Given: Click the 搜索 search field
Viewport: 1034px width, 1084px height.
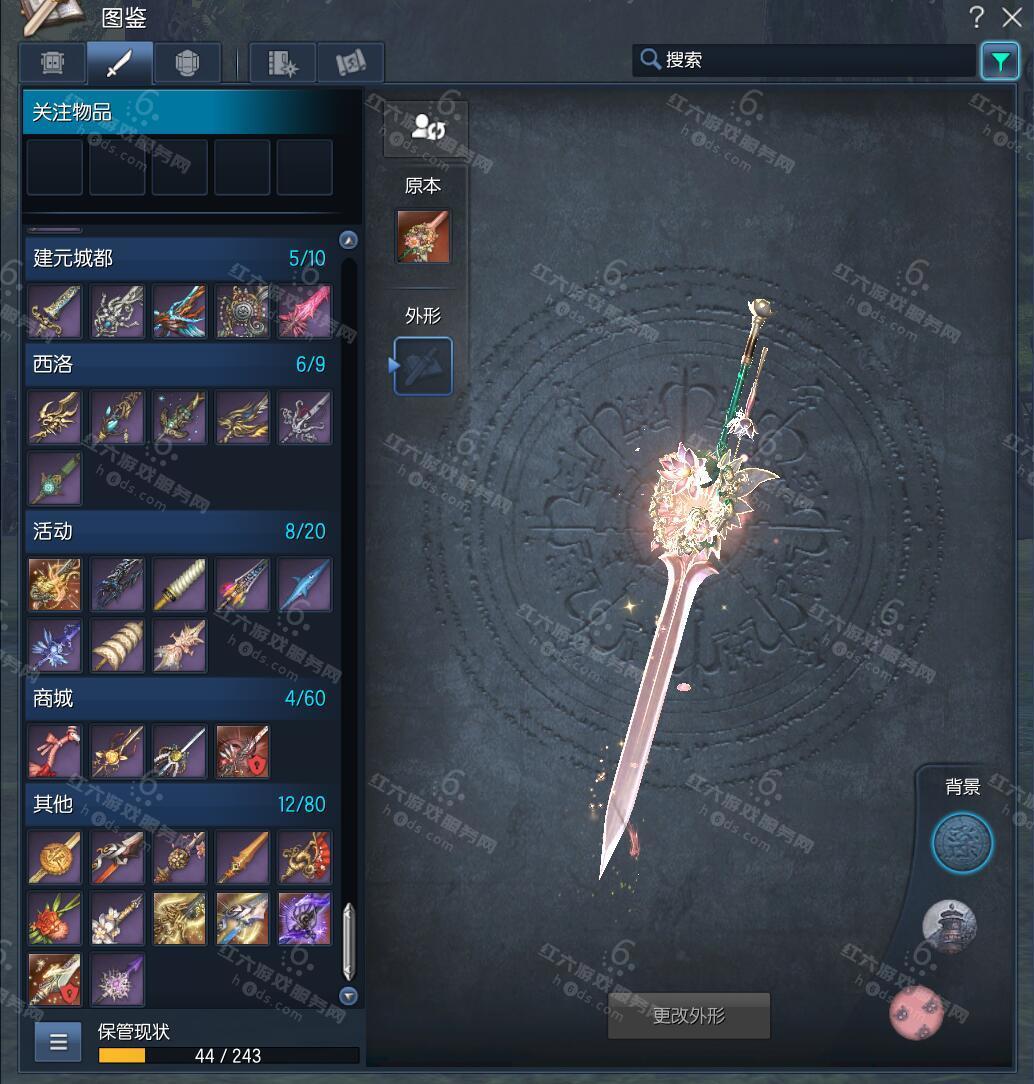Looking at the screenshot, I should tap(805, 60).
